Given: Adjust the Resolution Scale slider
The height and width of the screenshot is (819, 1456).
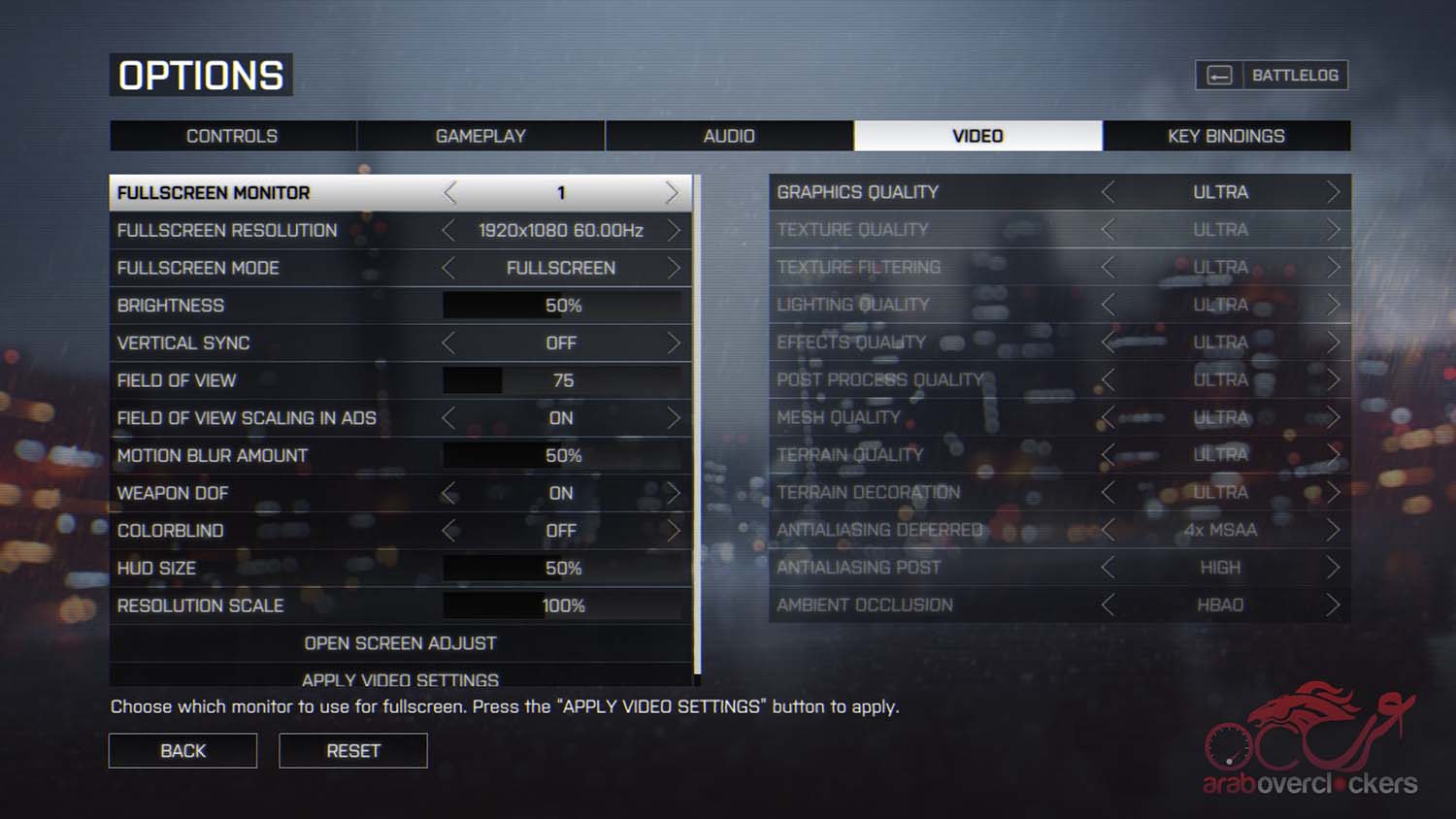Looking at the screenshot, I should [563, 606].
